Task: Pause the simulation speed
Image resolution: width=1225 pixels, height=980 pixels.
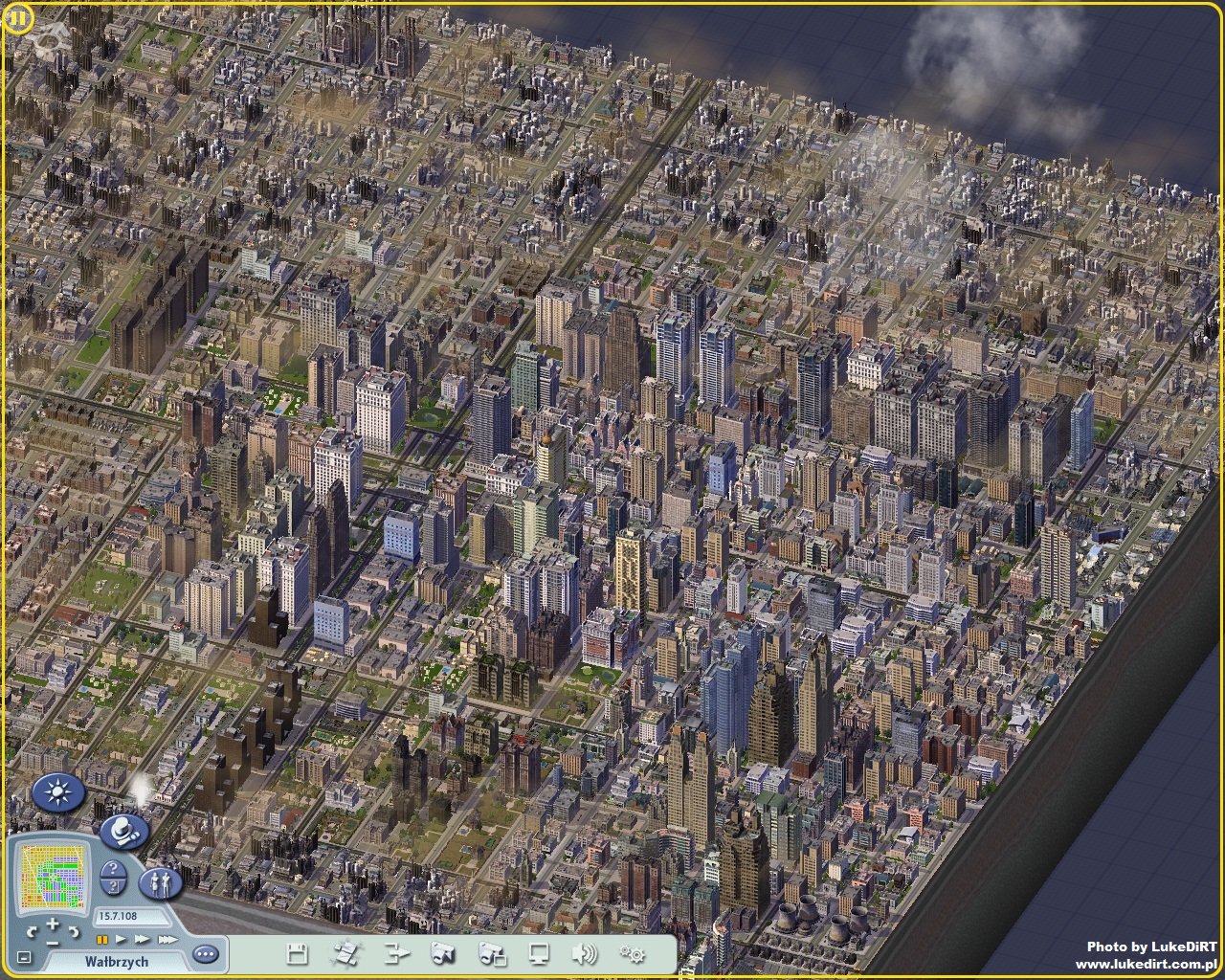Action: (x=101, y=940)
